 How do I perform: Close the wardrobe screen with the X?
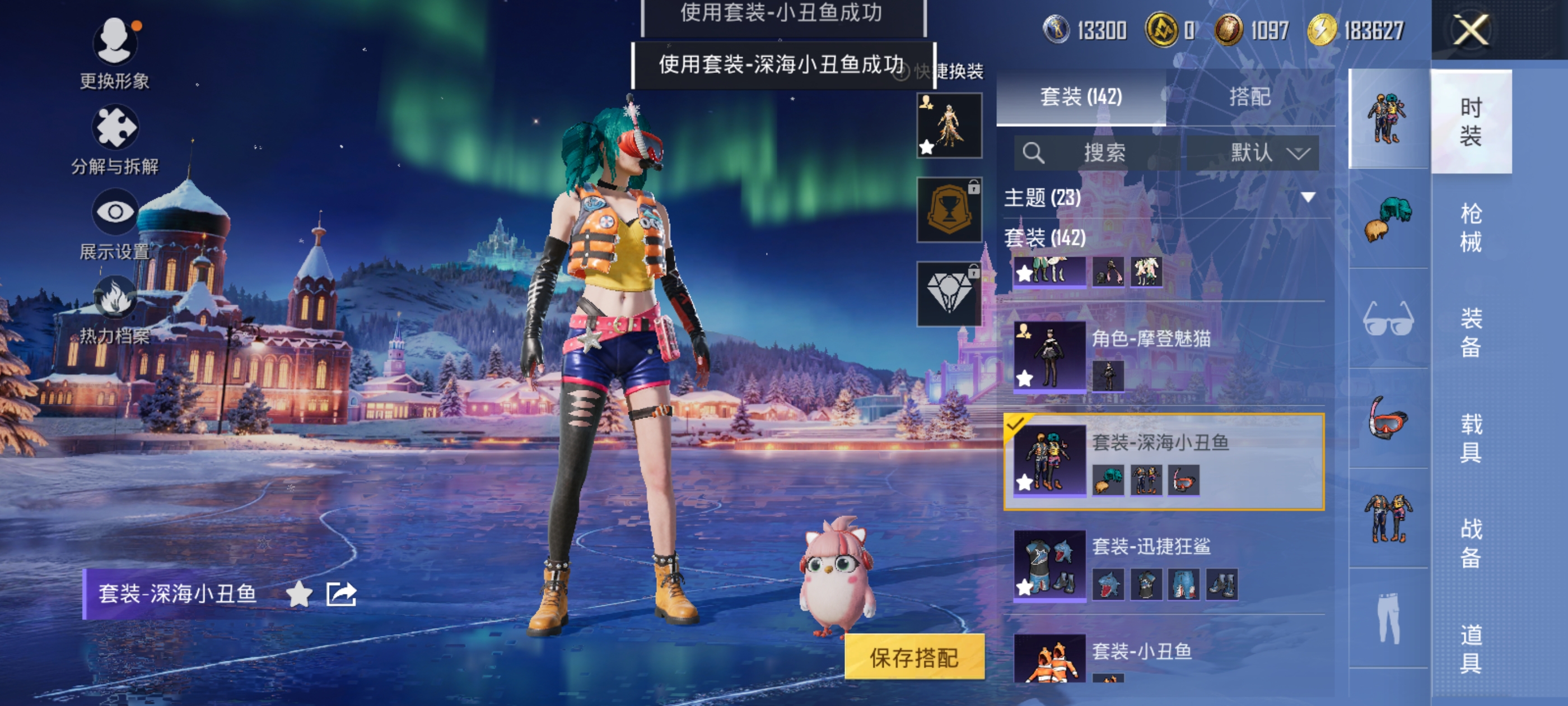pos(1471,30)
